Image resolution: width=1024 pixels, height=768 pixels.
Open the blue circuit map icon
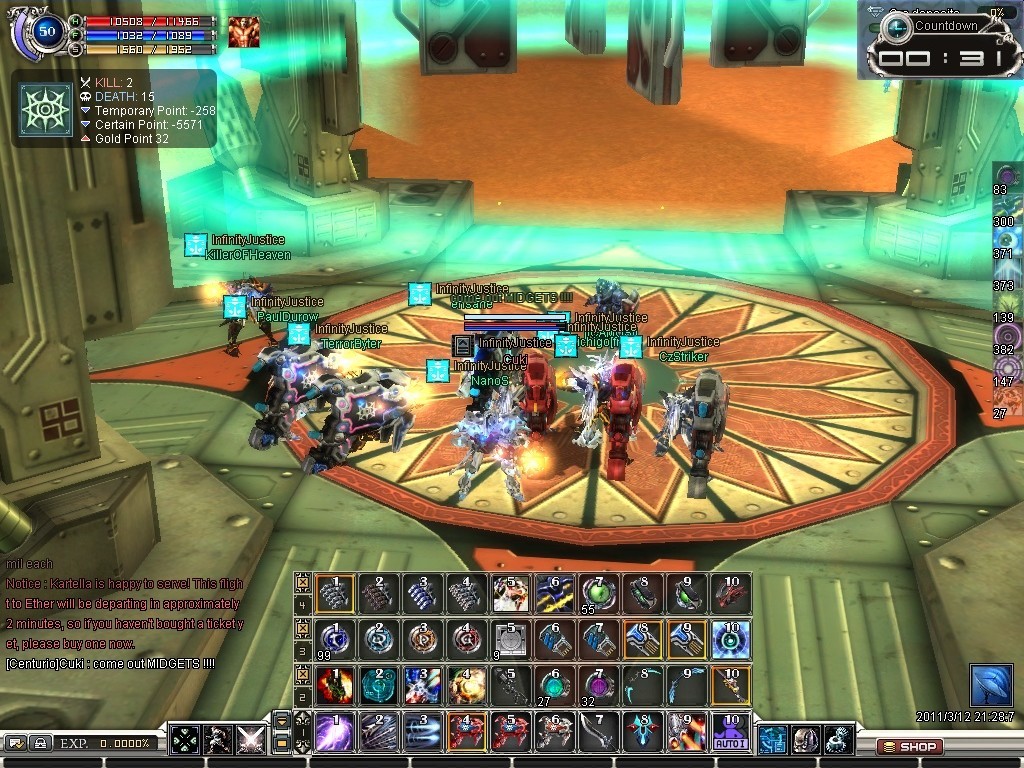[772, 740]
